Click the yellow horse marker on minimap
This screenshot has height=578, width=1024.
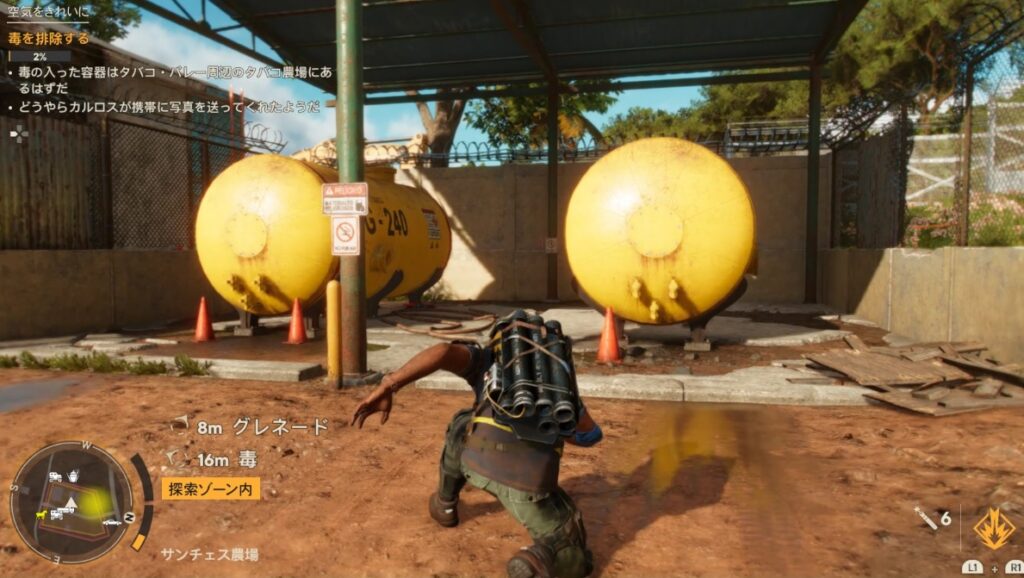(41, 514)
